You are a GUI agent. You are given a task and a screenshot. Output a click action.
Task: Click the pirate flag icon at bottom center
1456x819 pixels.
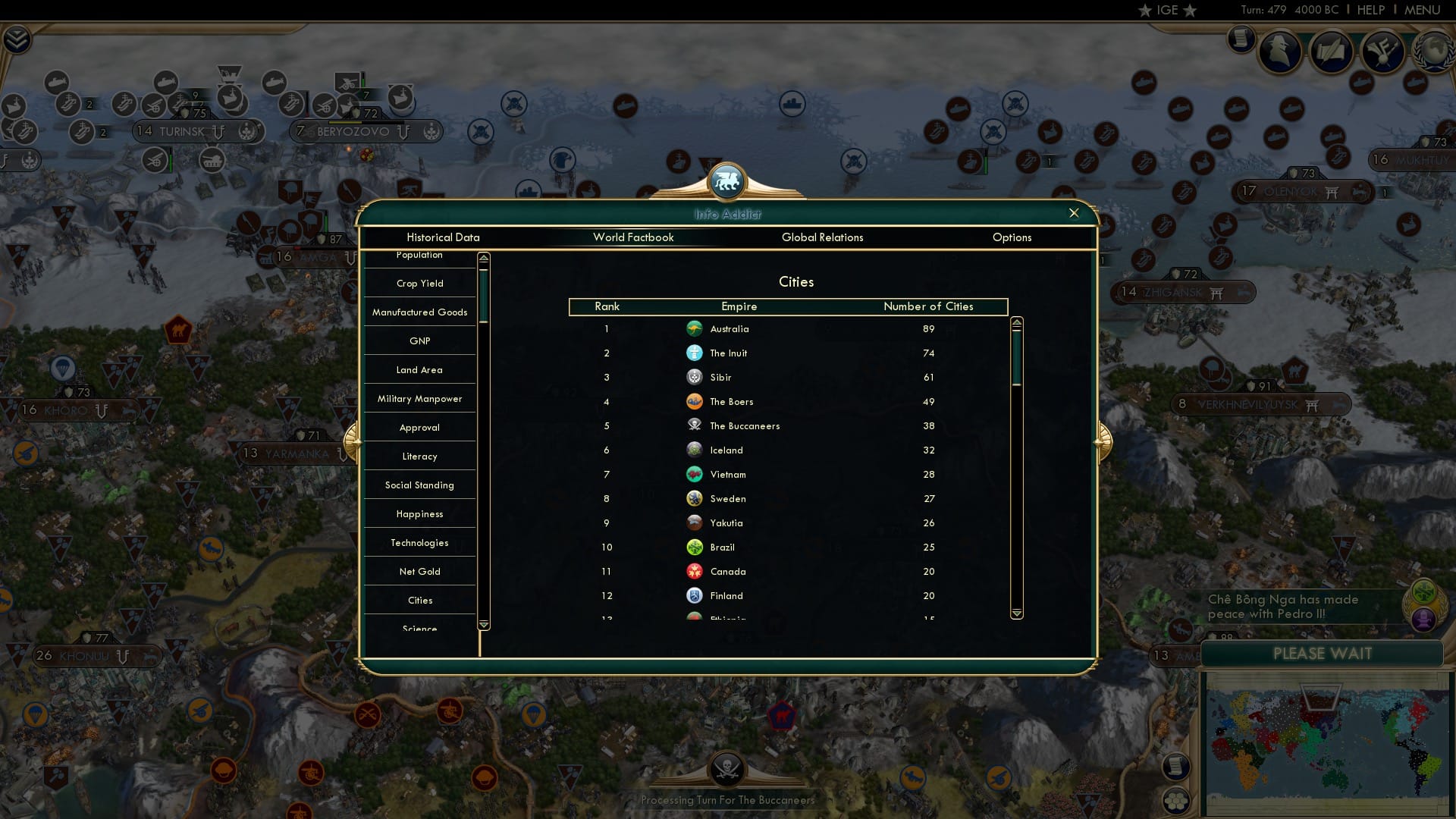pyautogui.click(x=728, y=770)
